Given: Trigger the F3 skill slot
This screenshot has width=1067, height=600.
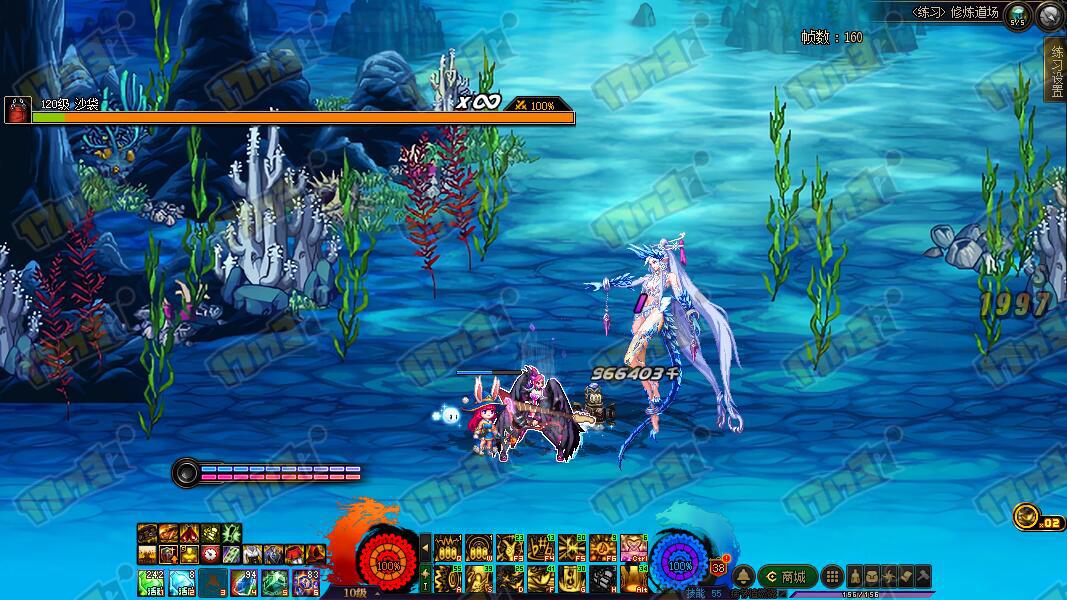Looking at the screenshot, I should point(510,548).
